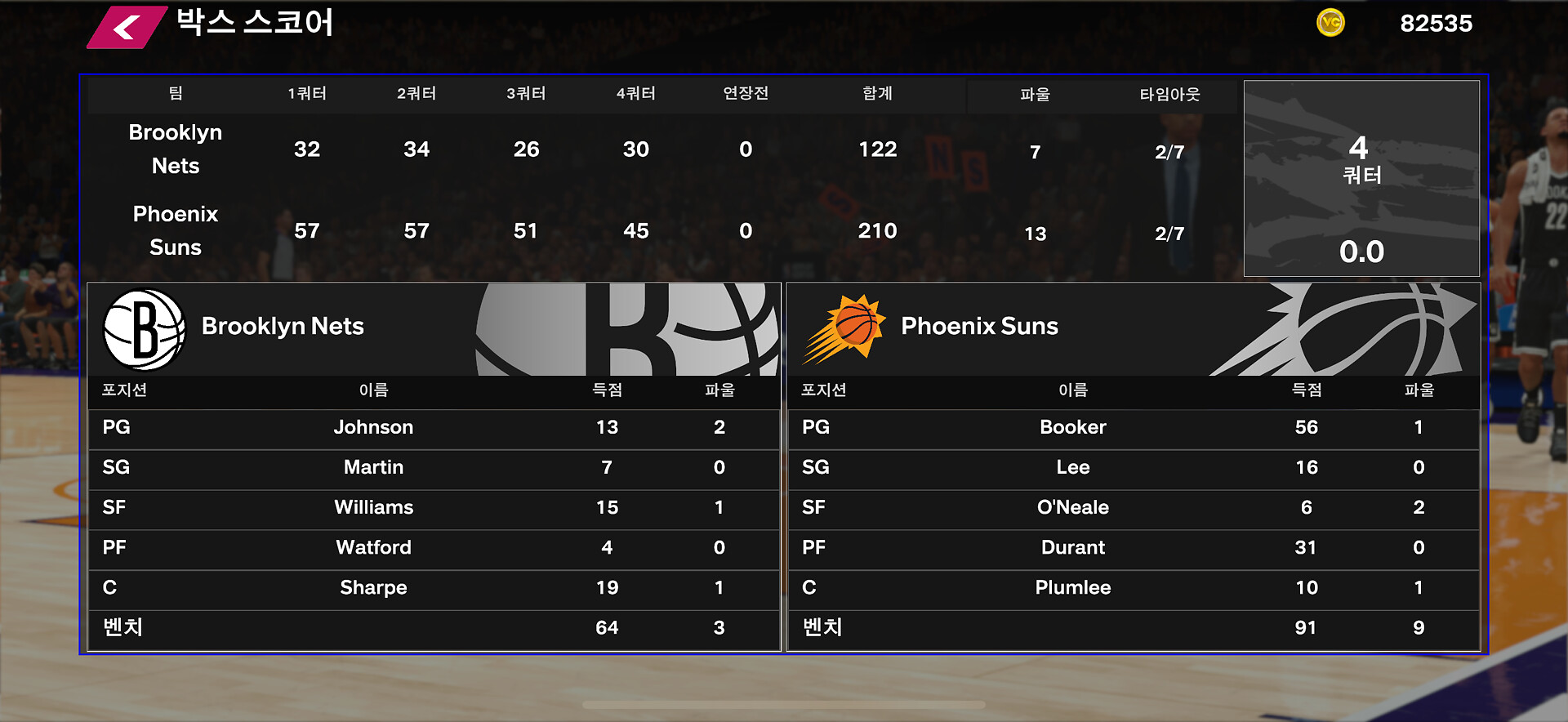The height and width of the screenshot is (722, 1568).
Task: Open the Brooklyn Nets team header
Action: (x=434, y=328)
